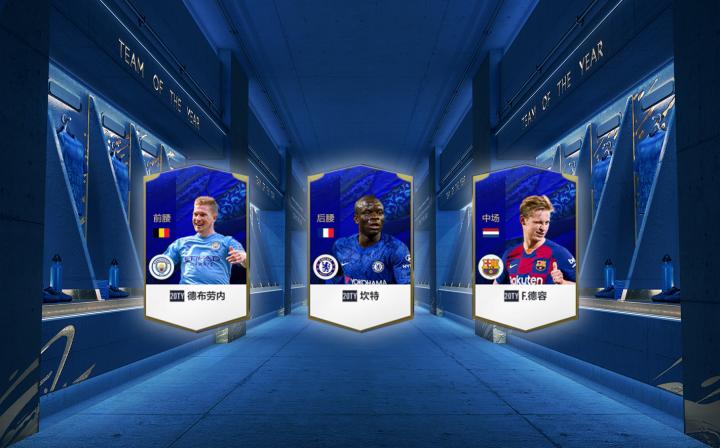720x448 pixels.
Task: Select the 德布劳内 player card
Action: click(x=197, y=248)
